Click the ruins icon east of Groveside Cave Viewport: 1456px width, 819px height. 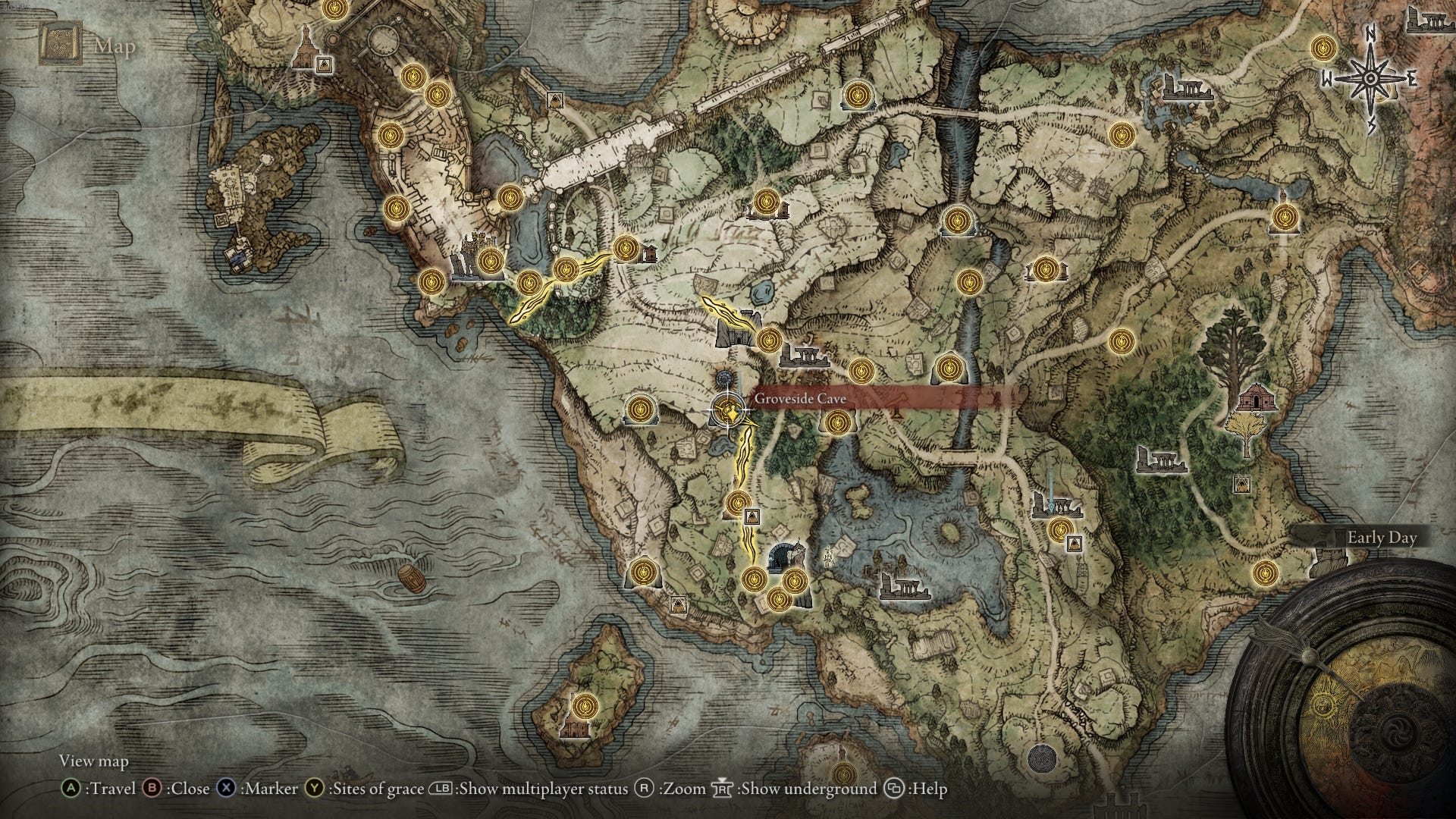pos(804,356)
